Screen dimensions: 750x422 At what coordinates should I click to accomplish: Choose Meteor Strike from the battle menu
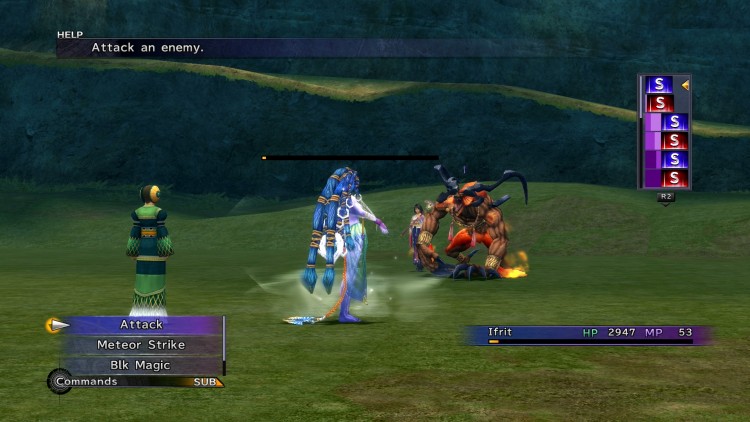tap(141, 345)
